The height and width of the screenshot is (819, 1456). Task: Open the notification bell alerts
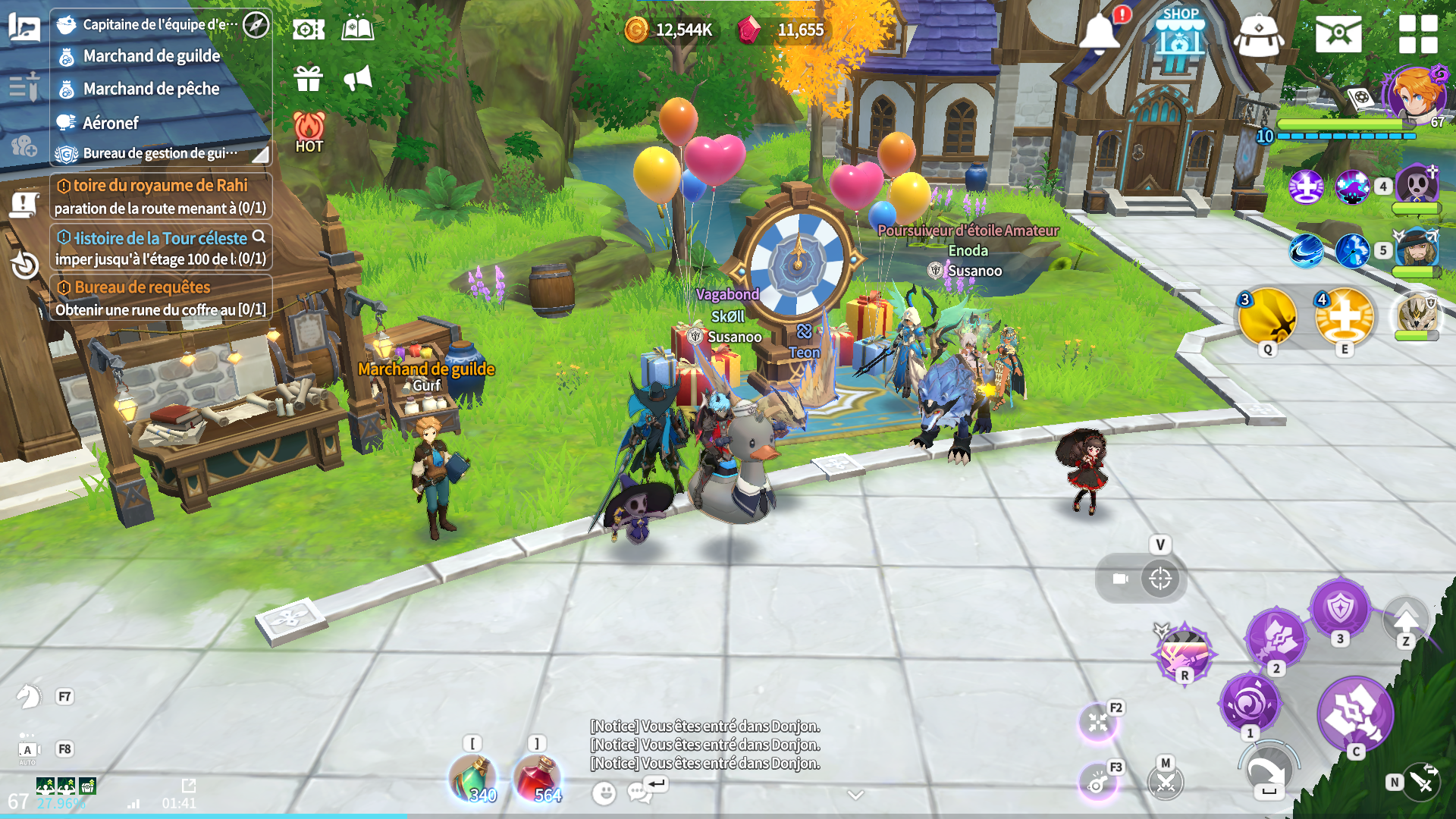tap(1099, 33)
